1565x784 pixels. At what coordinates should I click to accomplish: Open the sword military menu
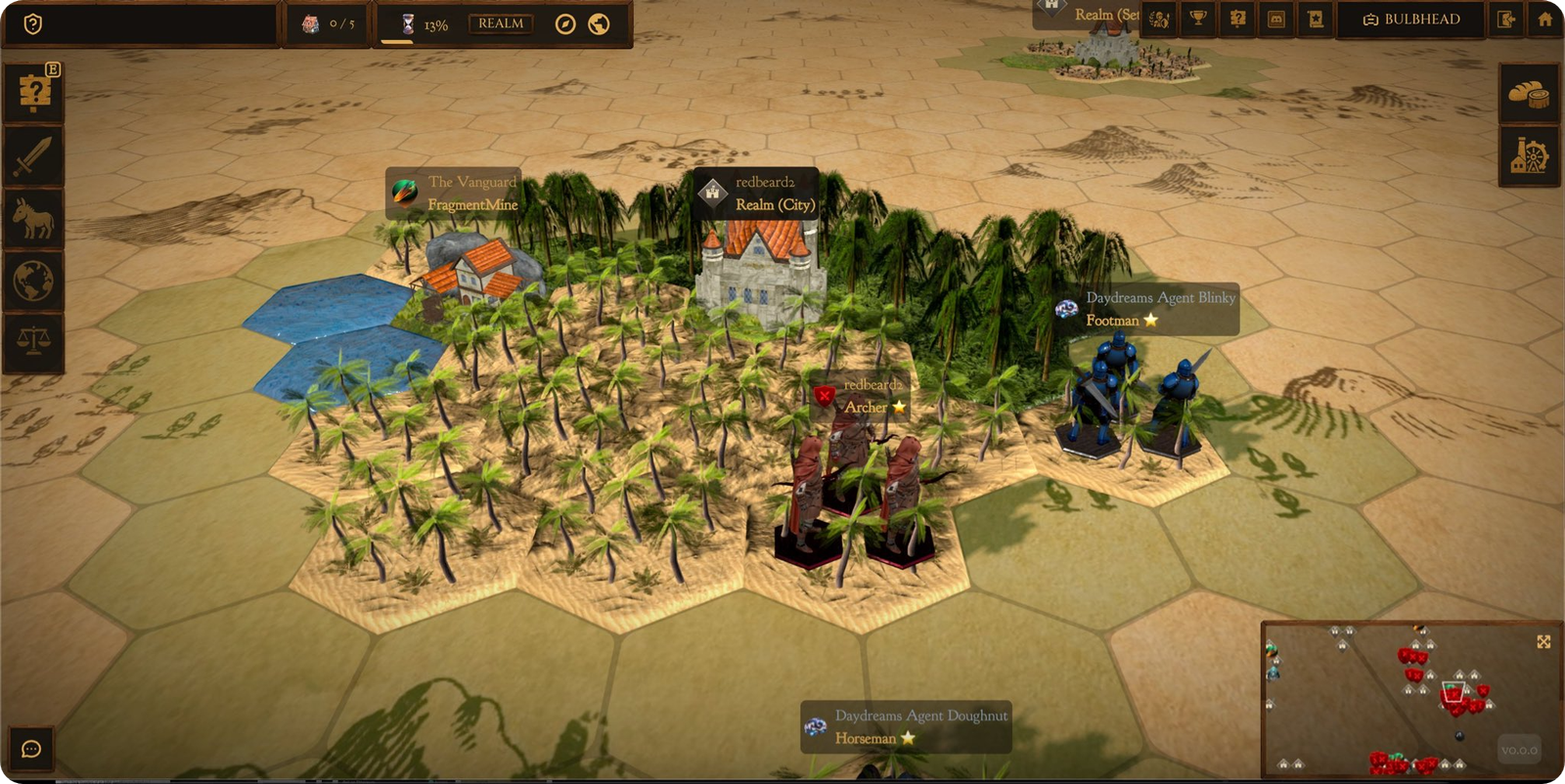point(34,155)
